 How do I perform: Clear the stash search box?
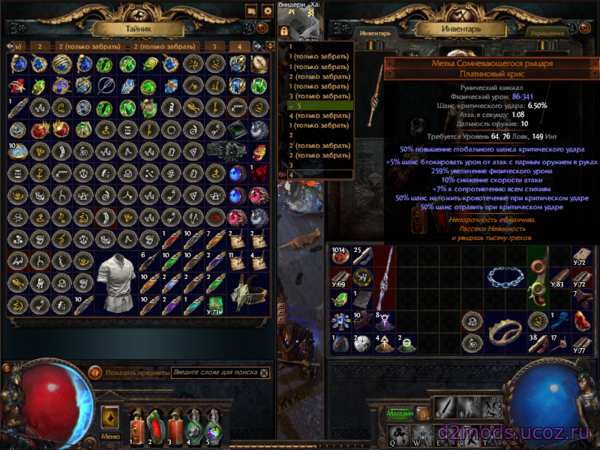coord(266,373)
